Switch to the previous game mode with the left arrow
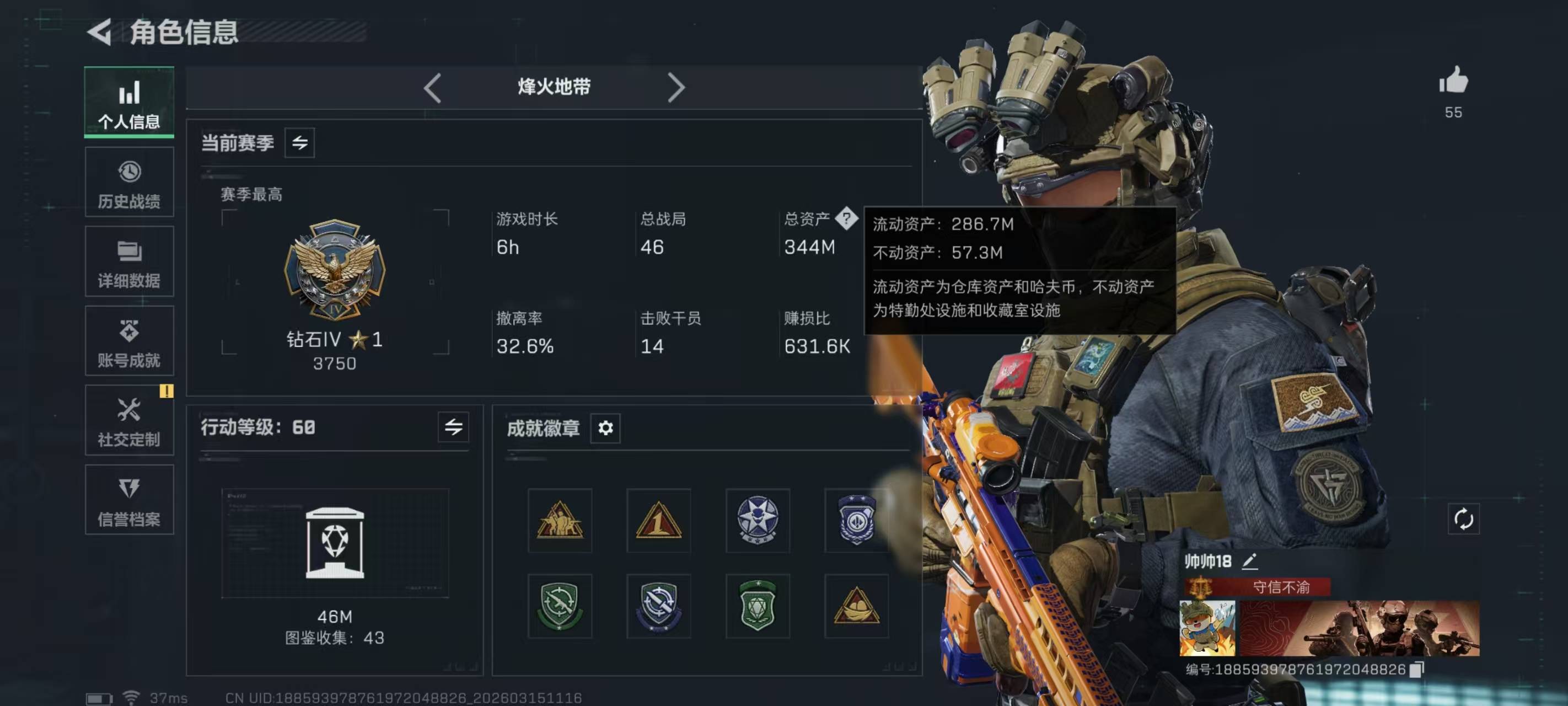 (x=433, y=88)
